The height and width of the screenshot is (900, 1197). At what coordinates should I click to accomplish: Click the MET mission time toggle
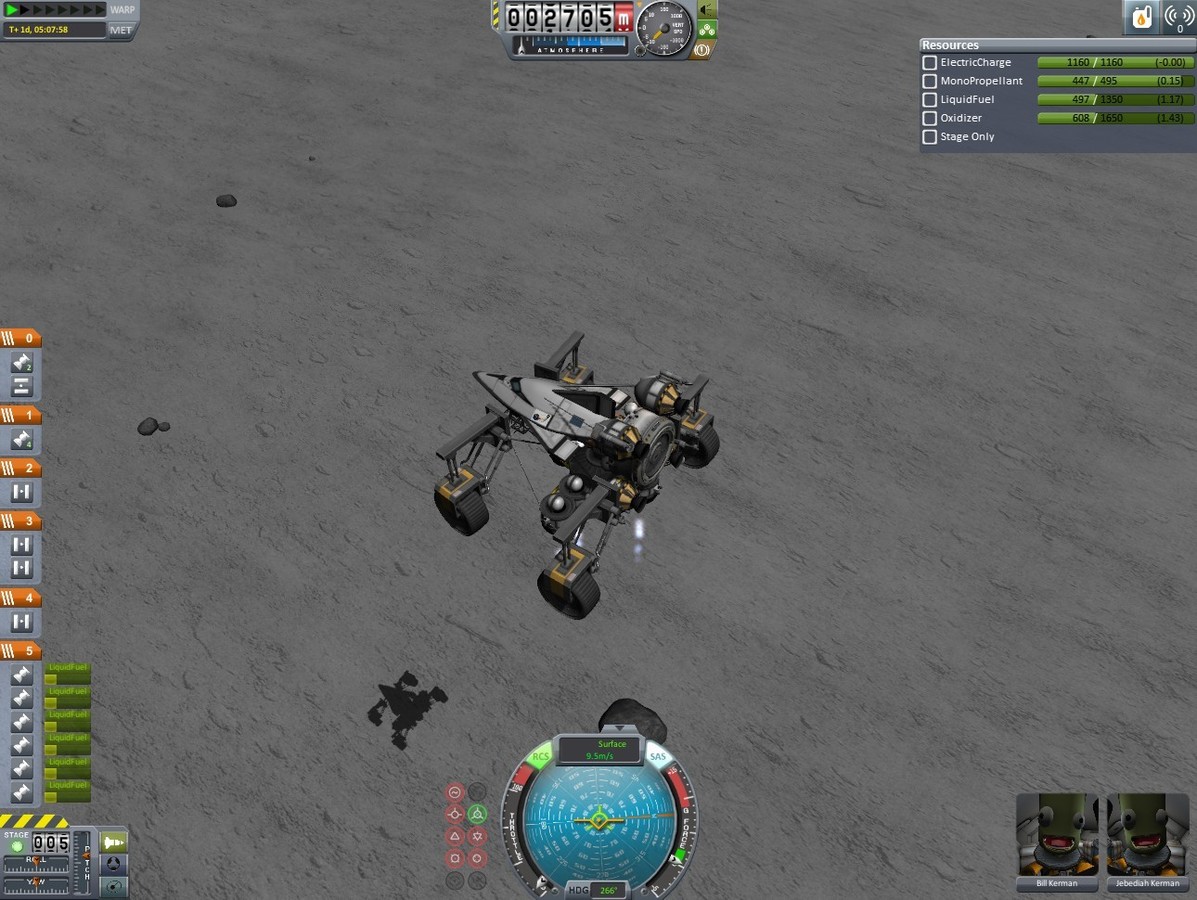pyautogui.click(x=120, y=30)
